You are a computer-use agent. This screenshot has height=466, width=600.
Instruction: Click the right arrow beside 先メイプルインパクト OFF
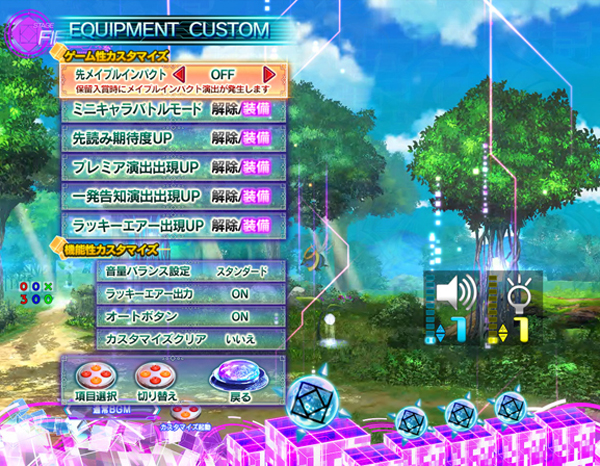click(269, 75)
